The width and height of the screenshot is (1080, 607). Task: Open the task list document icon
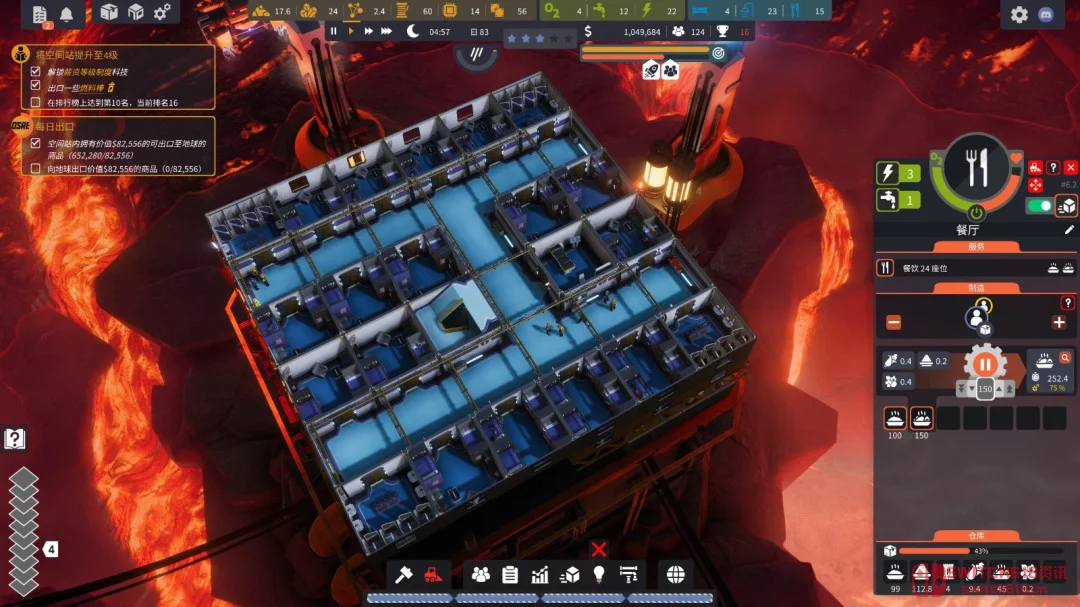pos(40,14)
